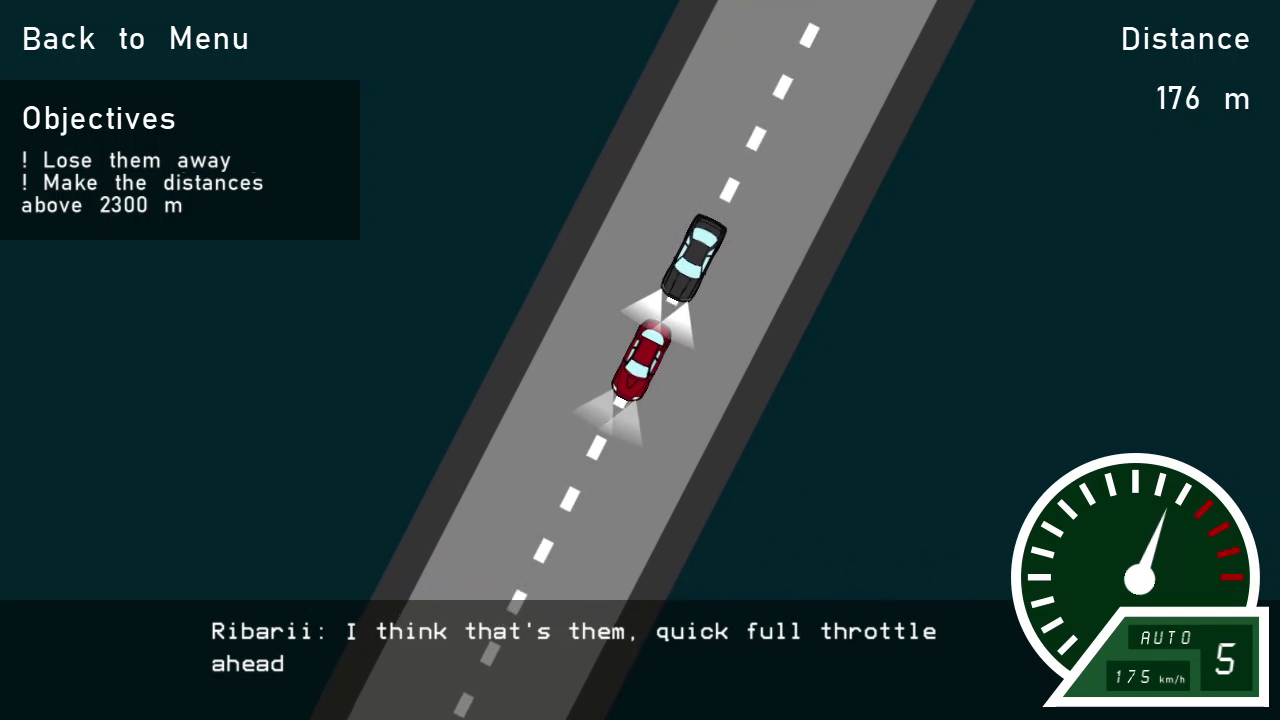This screenshot has width=1280, height=720.
Task: Open the menu via 'Back to Menu'
Action: tap(135, 39)
